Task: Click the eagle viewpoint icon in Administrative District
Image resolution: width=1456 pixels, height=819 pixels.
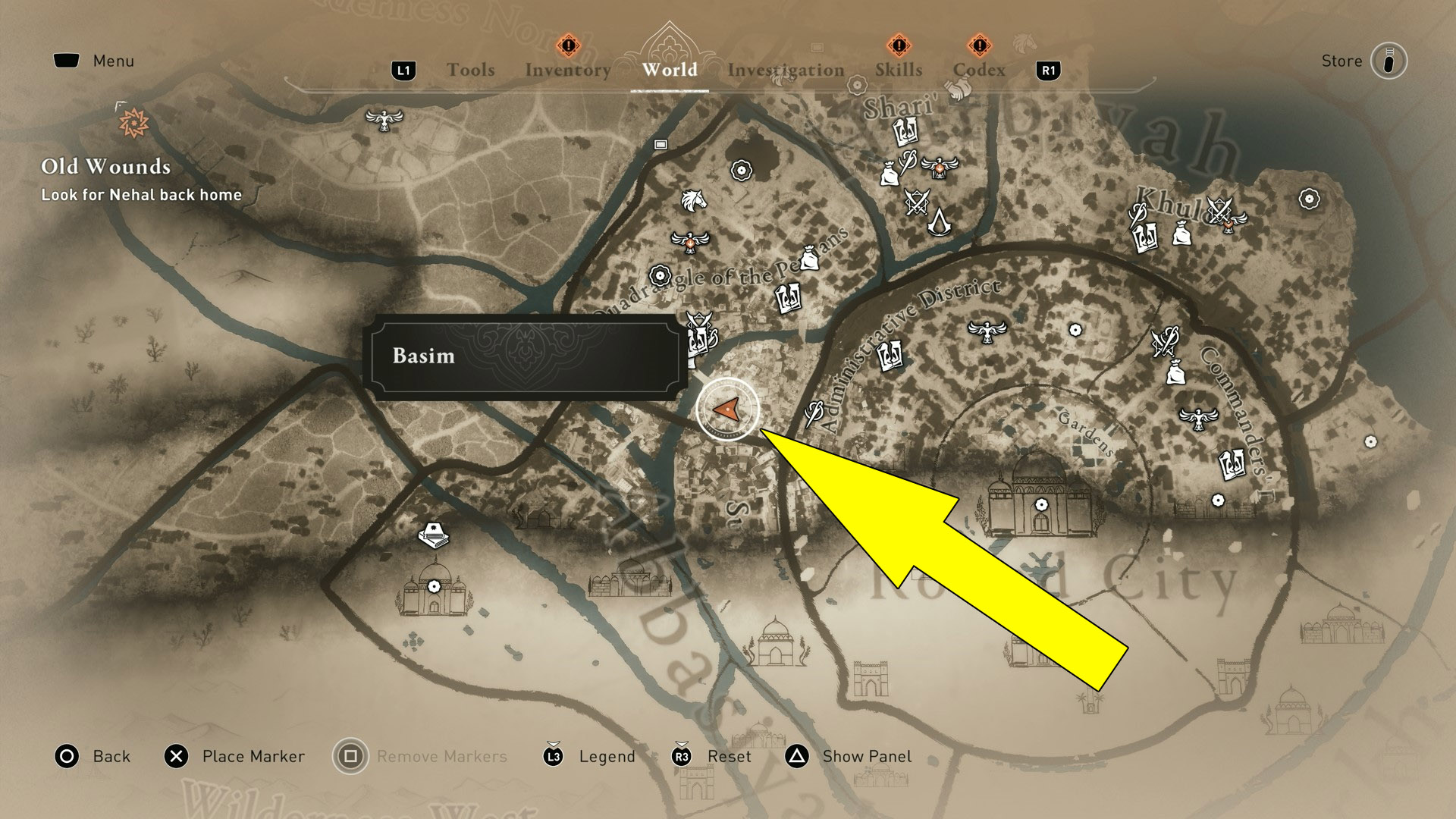Action: 986,331
